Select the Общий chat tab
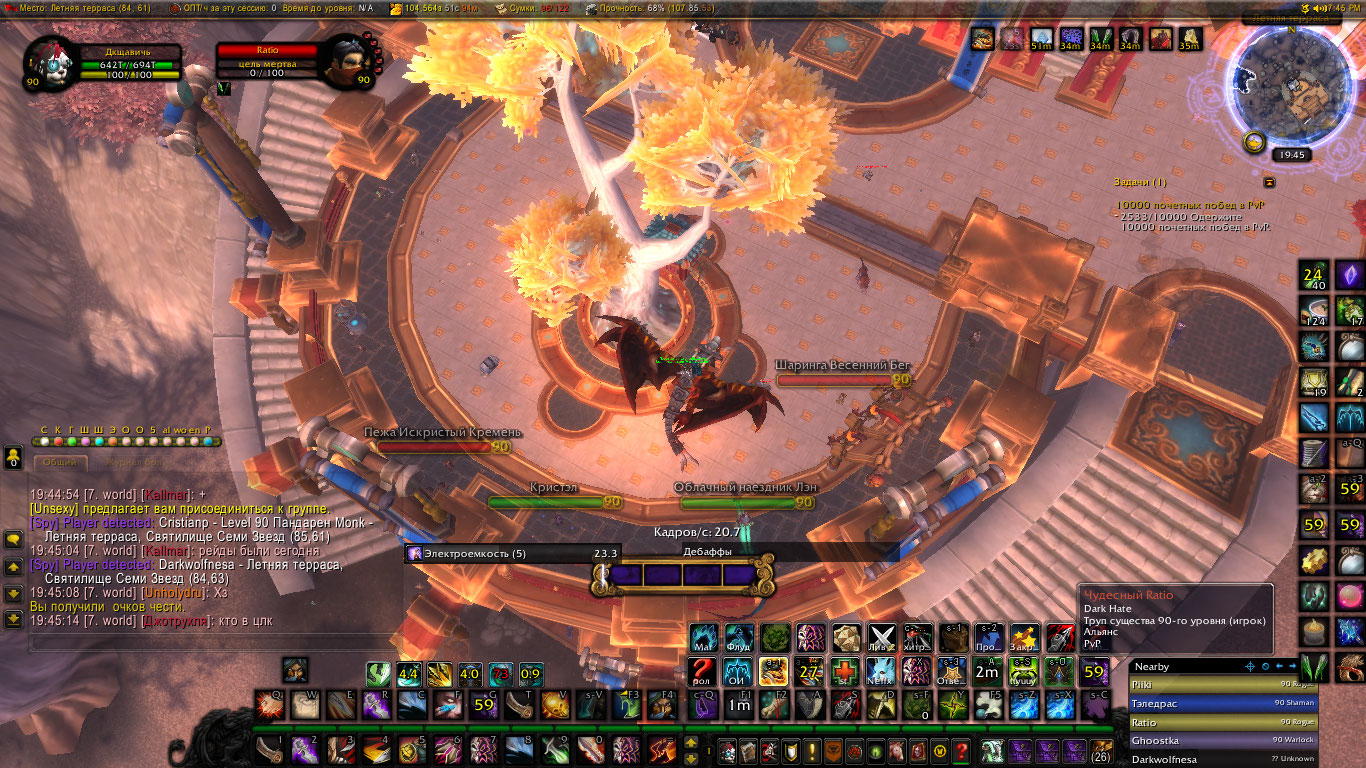 point(60,463)
